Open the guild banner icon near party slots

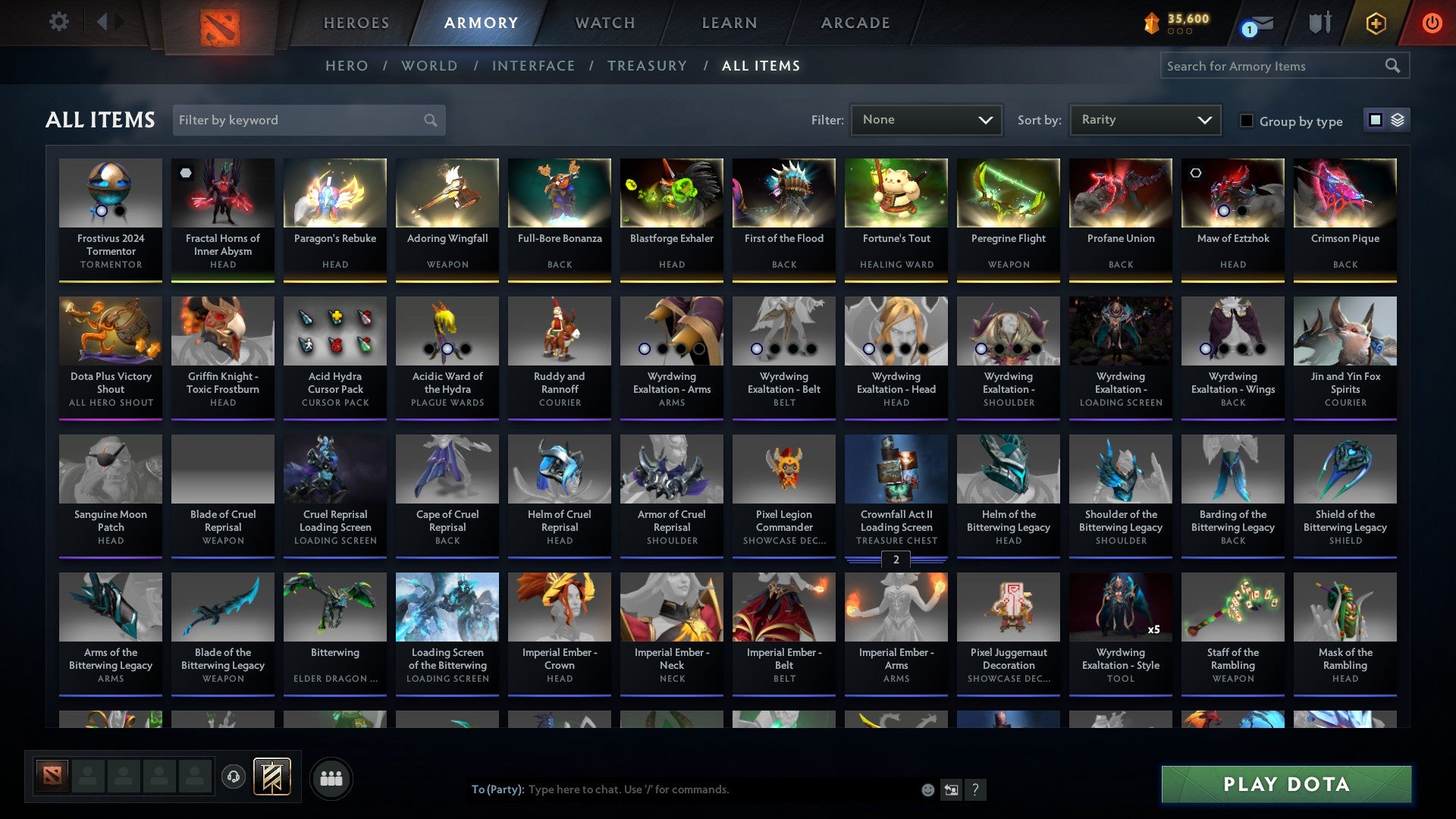271,777
